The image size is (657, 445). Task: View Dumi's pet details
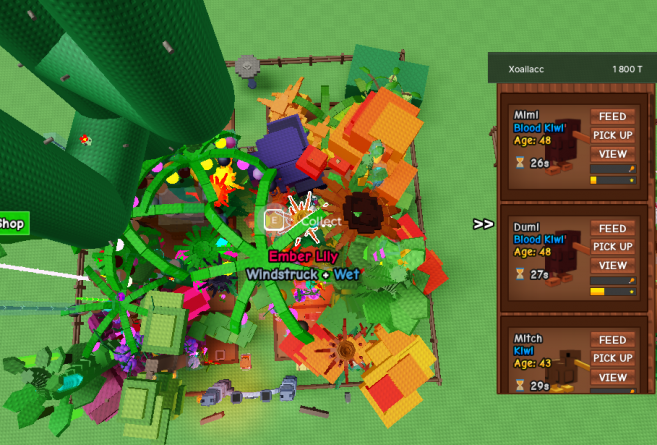(613, 266)
